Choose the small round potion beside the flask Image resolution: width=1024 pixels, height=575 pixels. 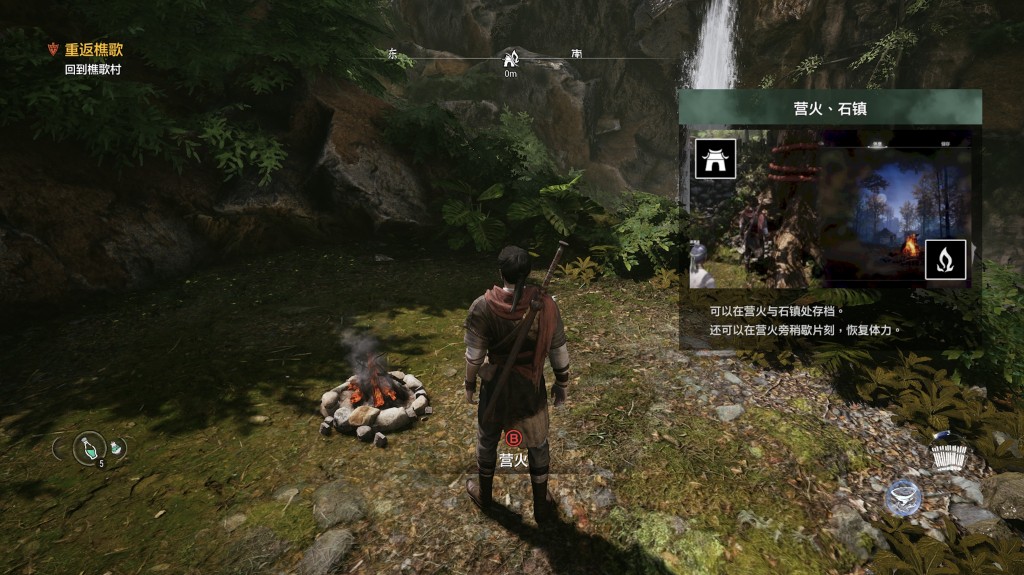(x=117, y=448)
